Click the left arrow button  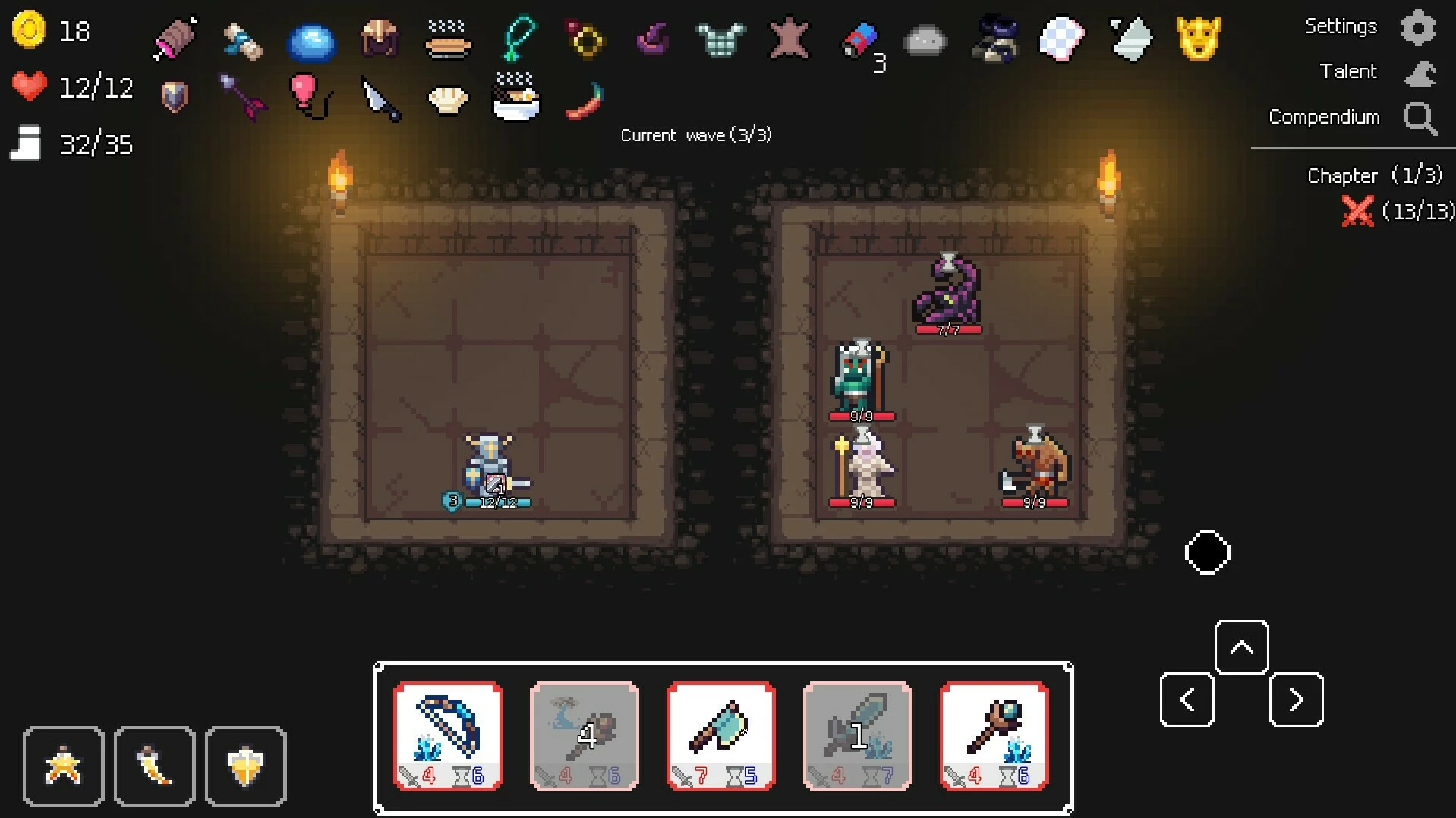1187,700
